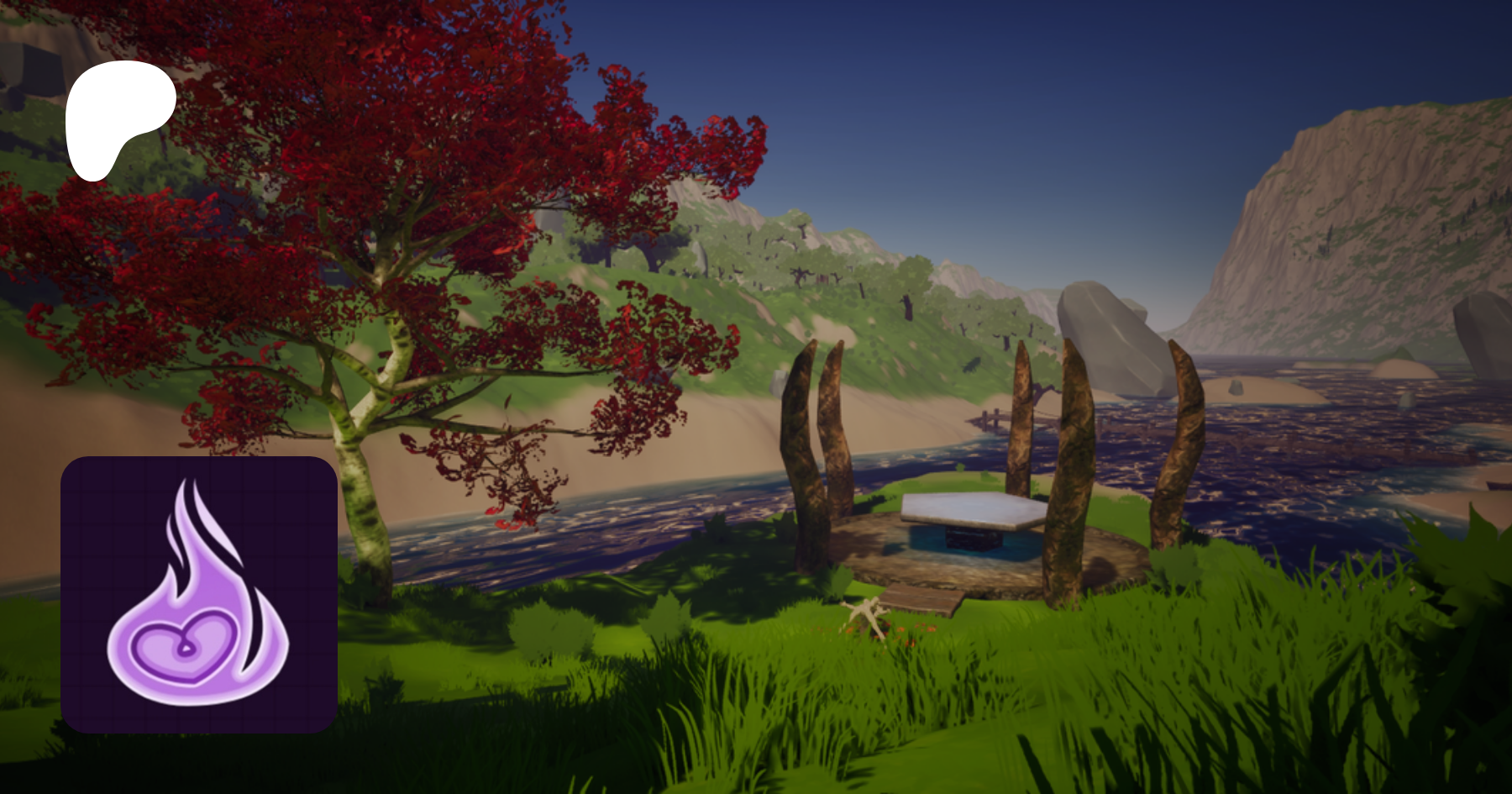Click the white Patreon logo
This screenshot has width=1512, height=794.
click(118, 116)
